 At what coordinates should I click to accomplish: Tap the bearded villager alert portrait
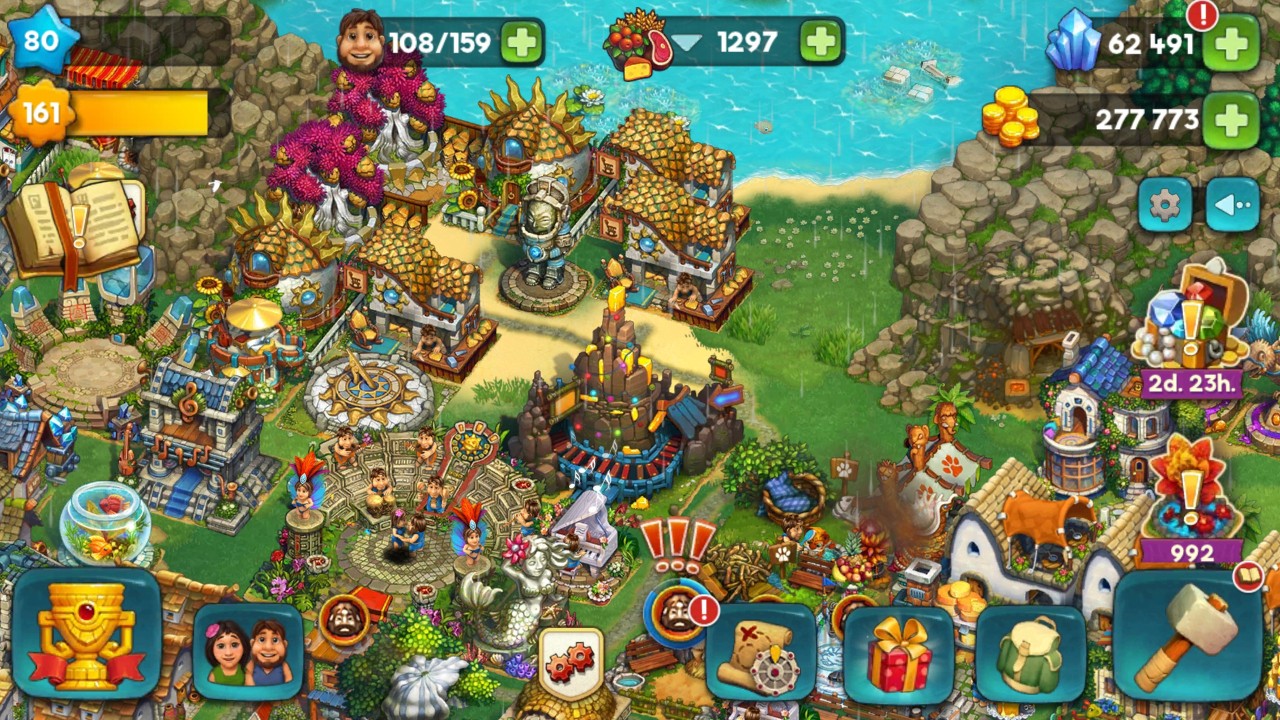point(677,613)
